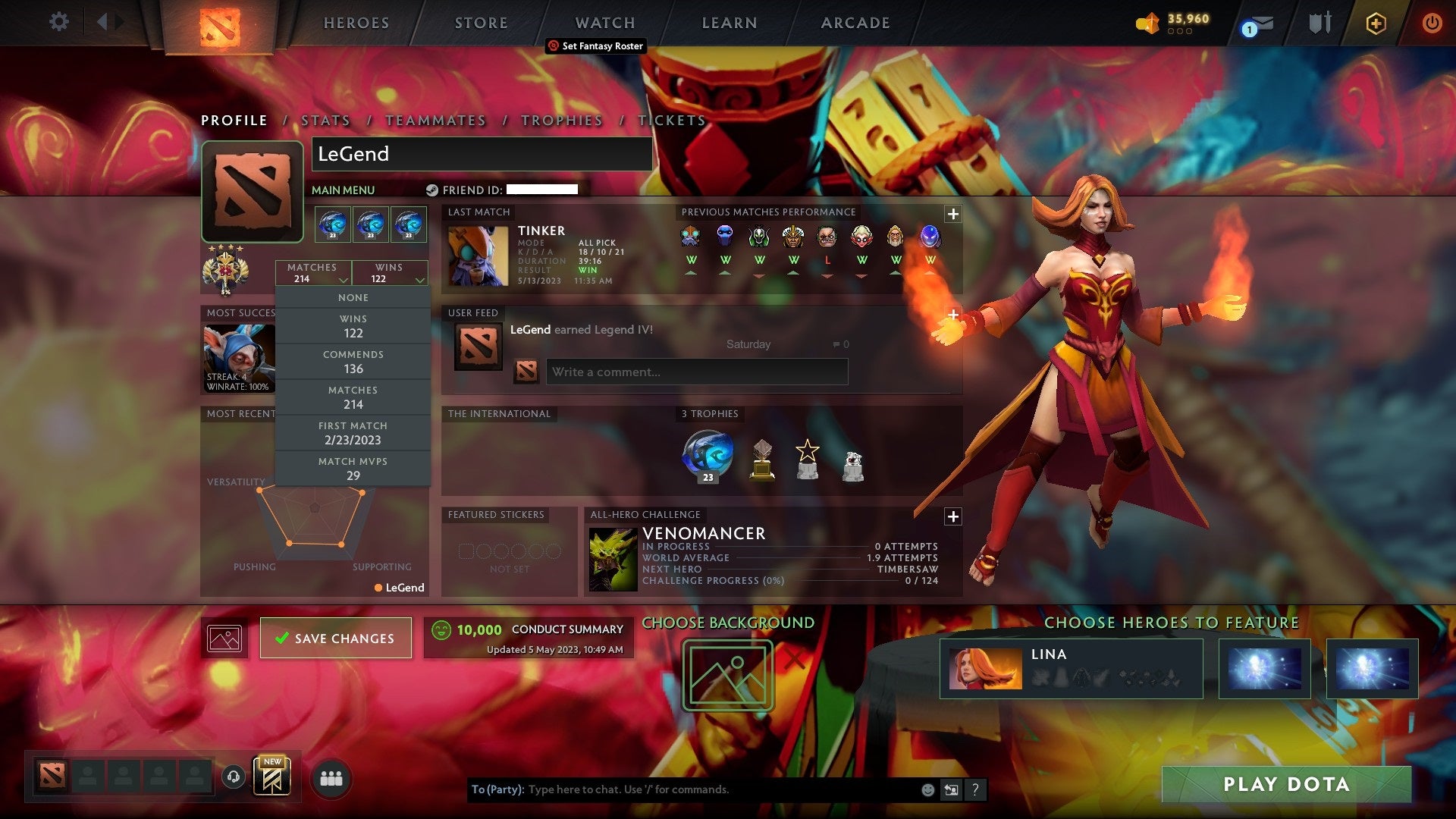Click the power/quit Dota icon

(1432, 23)
